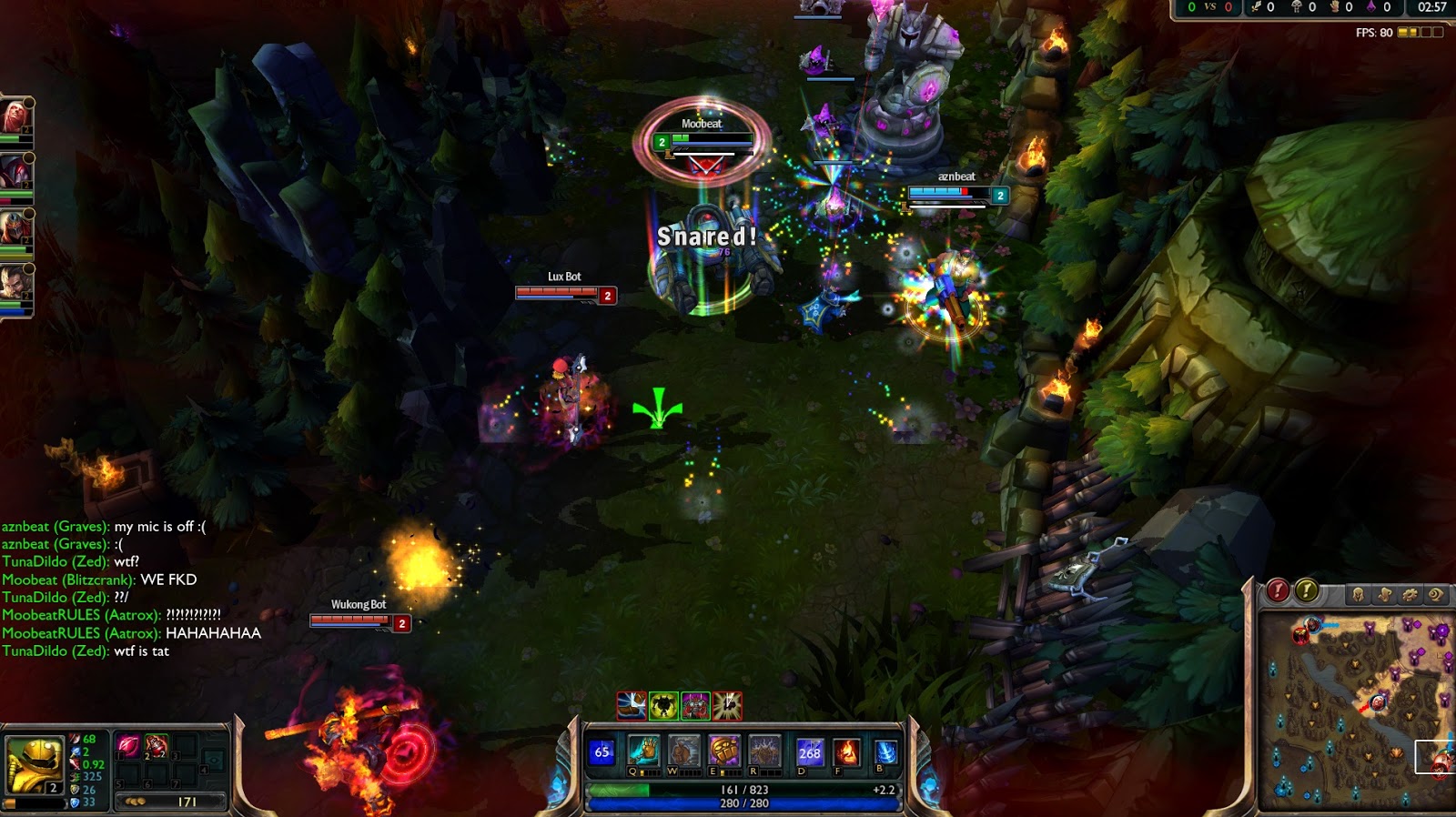
Task: Drink the health potion in slot 2
Action: 156,746
